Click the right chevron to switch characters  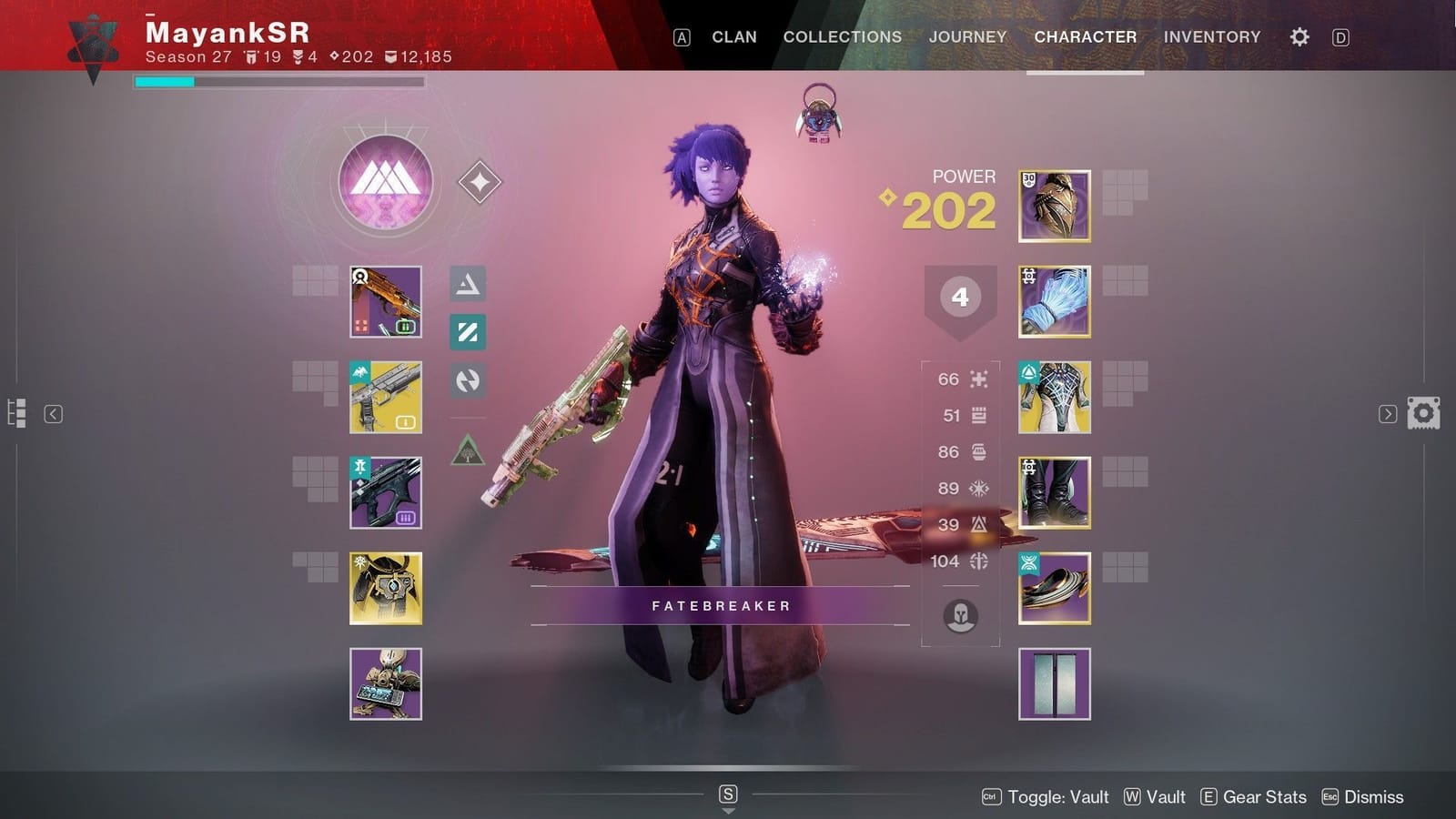click(1387, 413)
